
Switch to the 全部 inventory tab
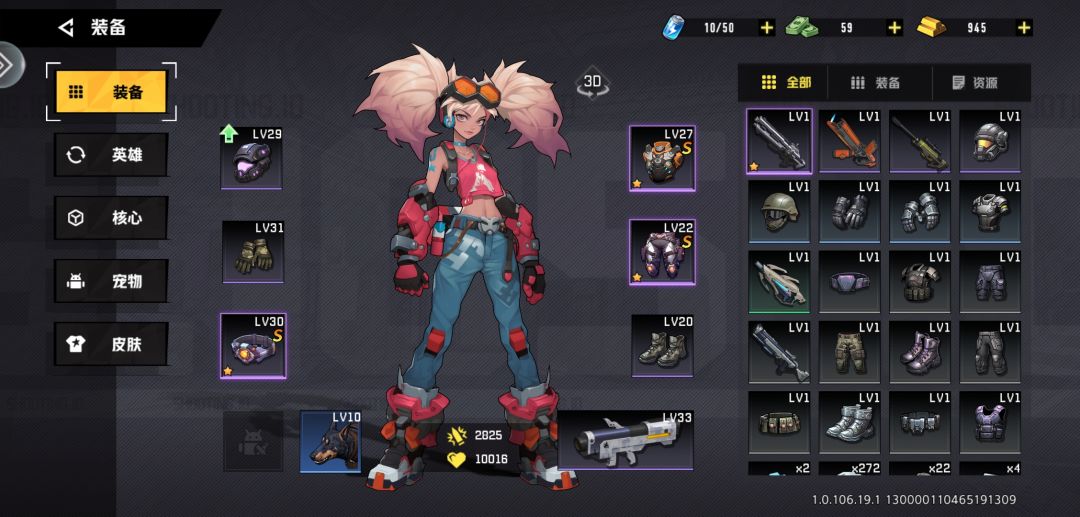point(786,83)
